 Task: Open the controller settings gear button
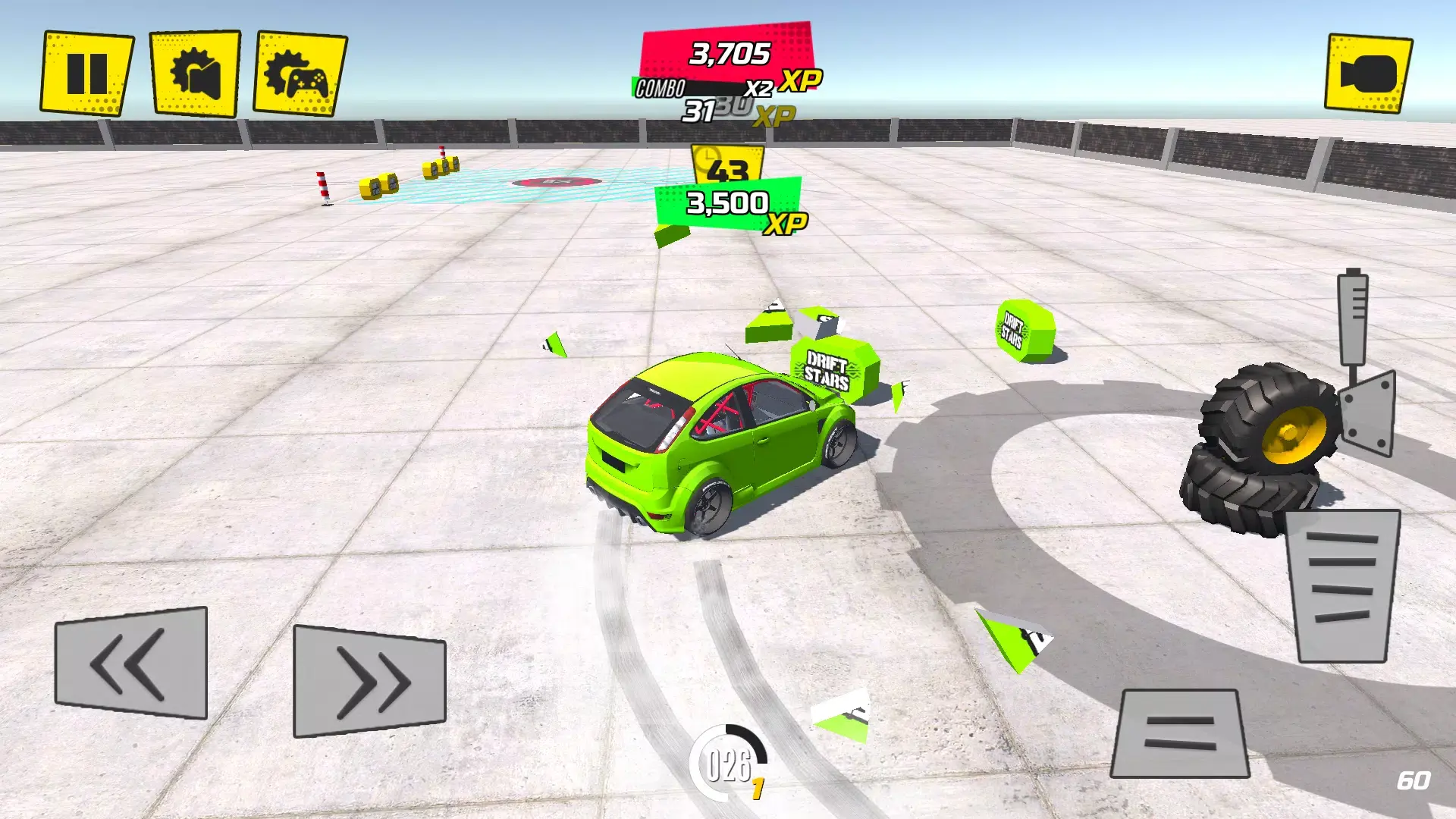300,73
